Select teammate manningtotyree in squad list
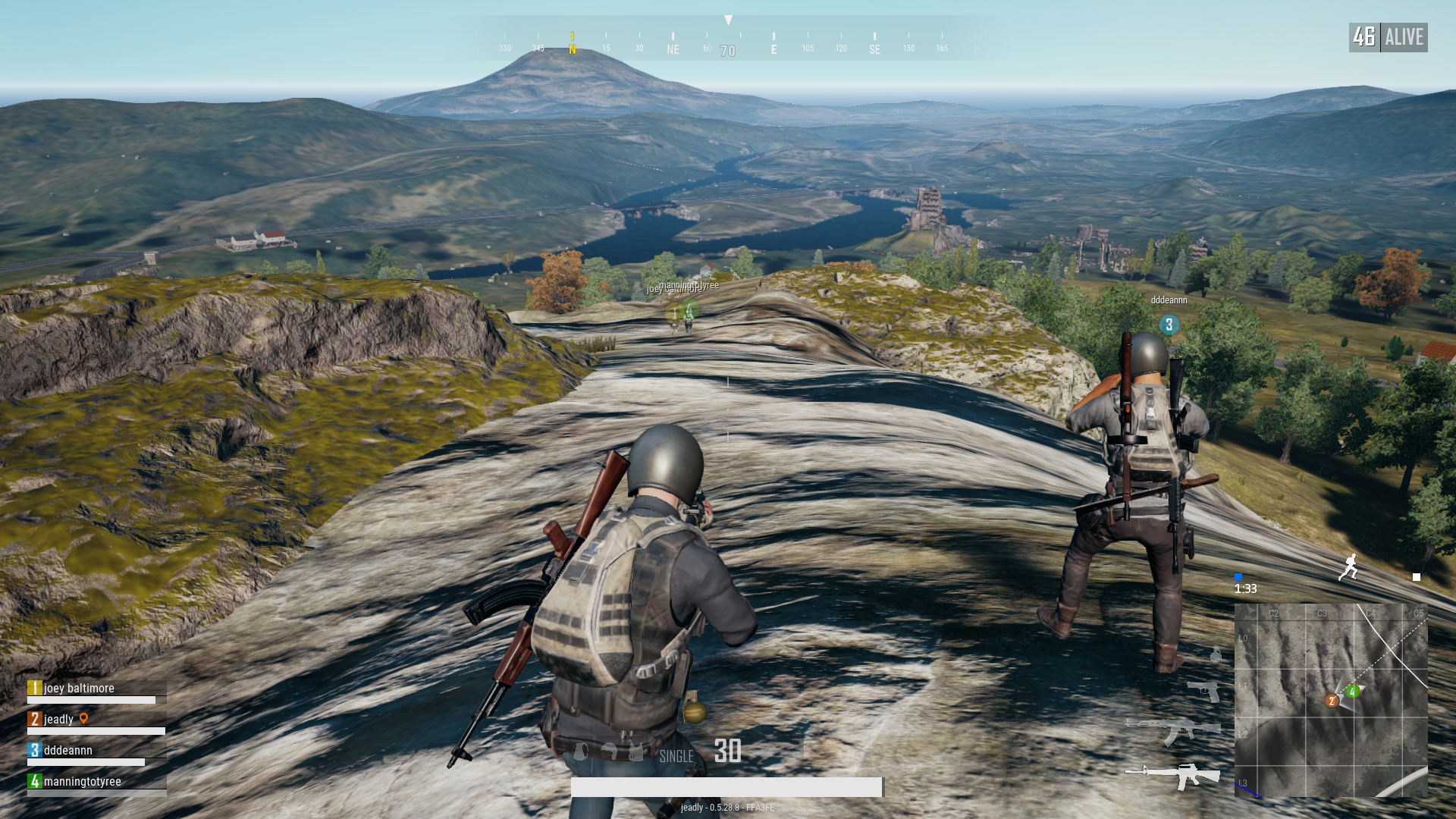 point(82,782)
